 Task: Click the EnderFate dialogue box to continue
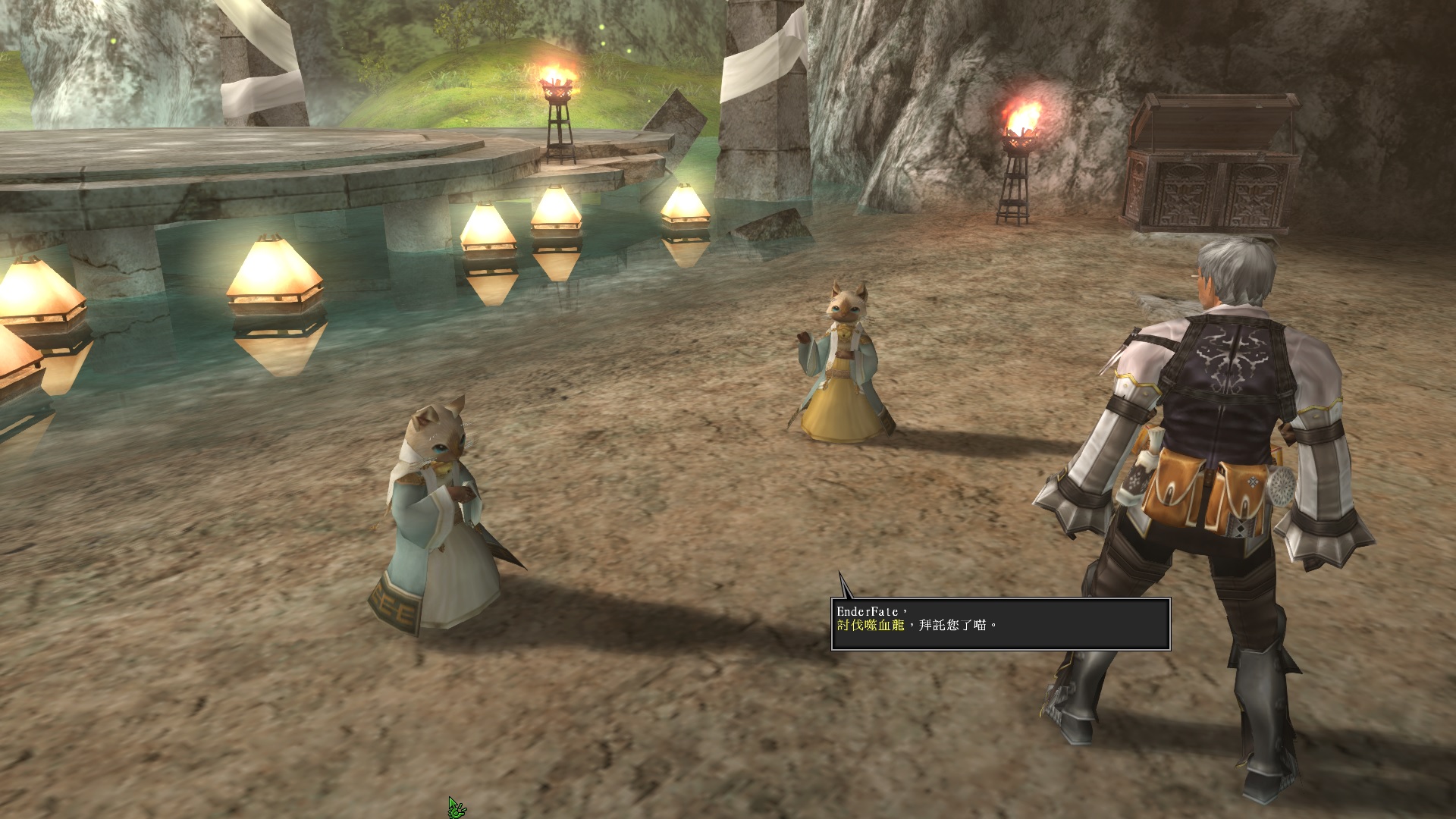(1000, 624)
